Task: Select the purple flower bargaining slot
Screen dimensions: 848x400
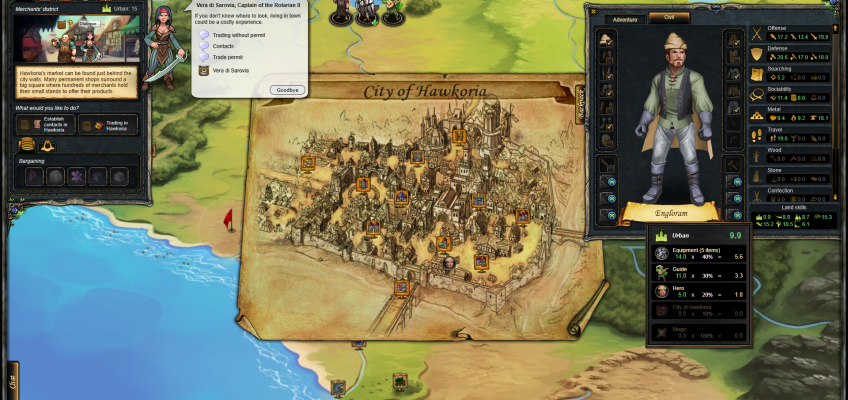Action: pyautogui.click(x=74, y=176)
